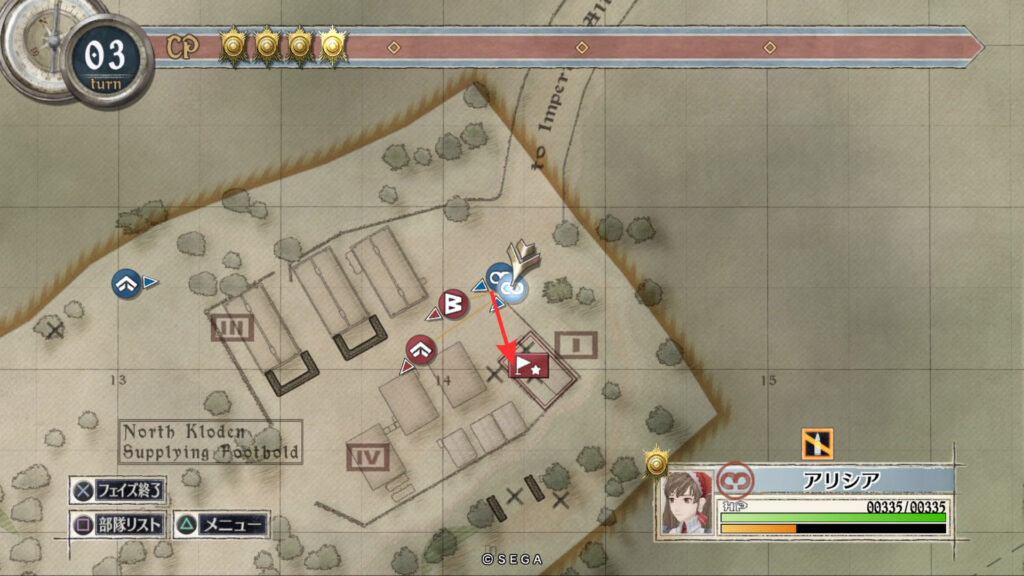Select the red enemy scout marker
This screenshot has width=1024, height=576.
[421, 350]
